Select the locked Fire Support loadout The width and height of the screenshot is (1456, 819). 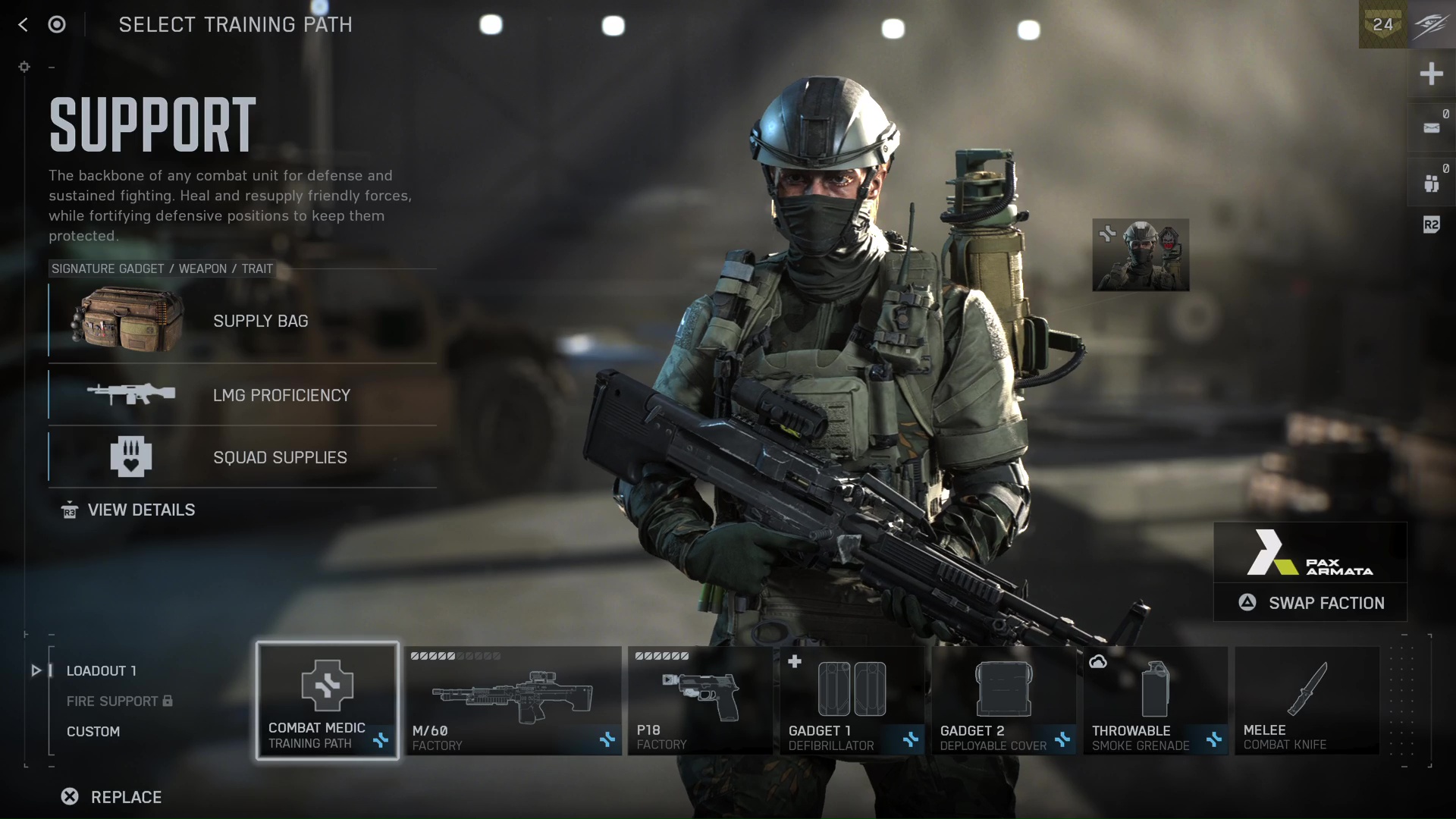(112, 701)
